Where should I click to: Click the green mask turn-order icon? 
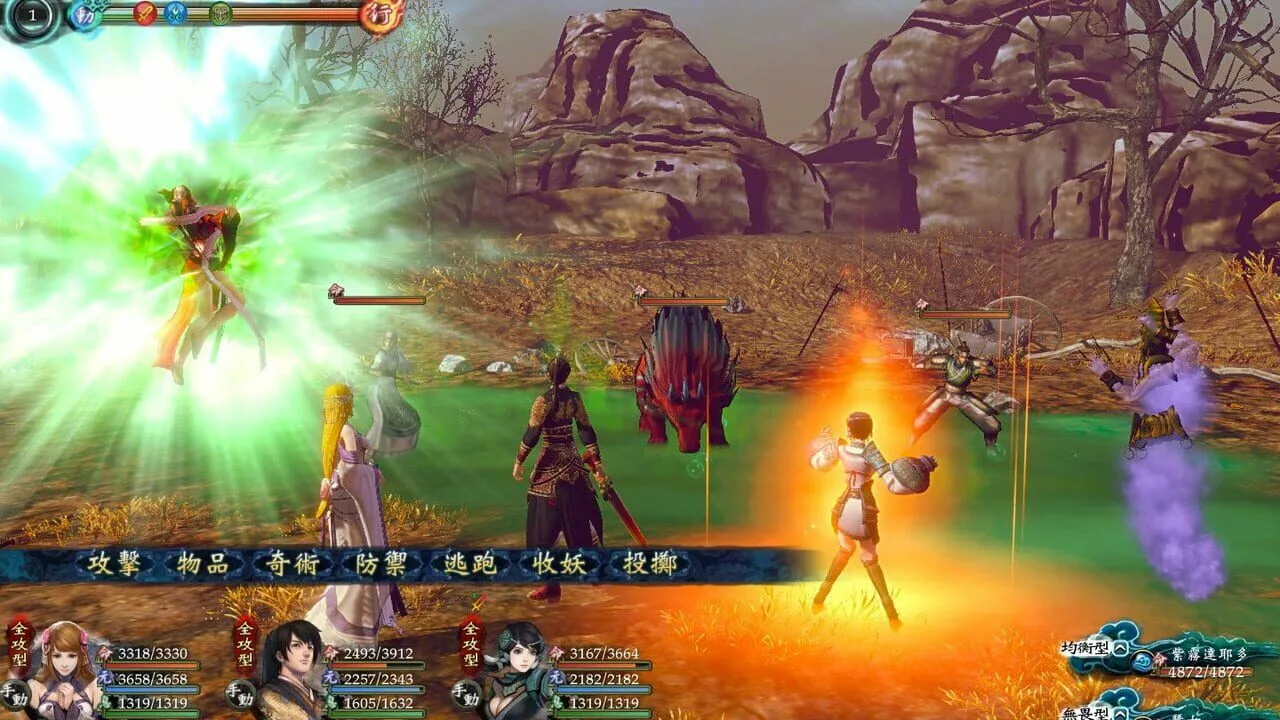coord(221,13)
